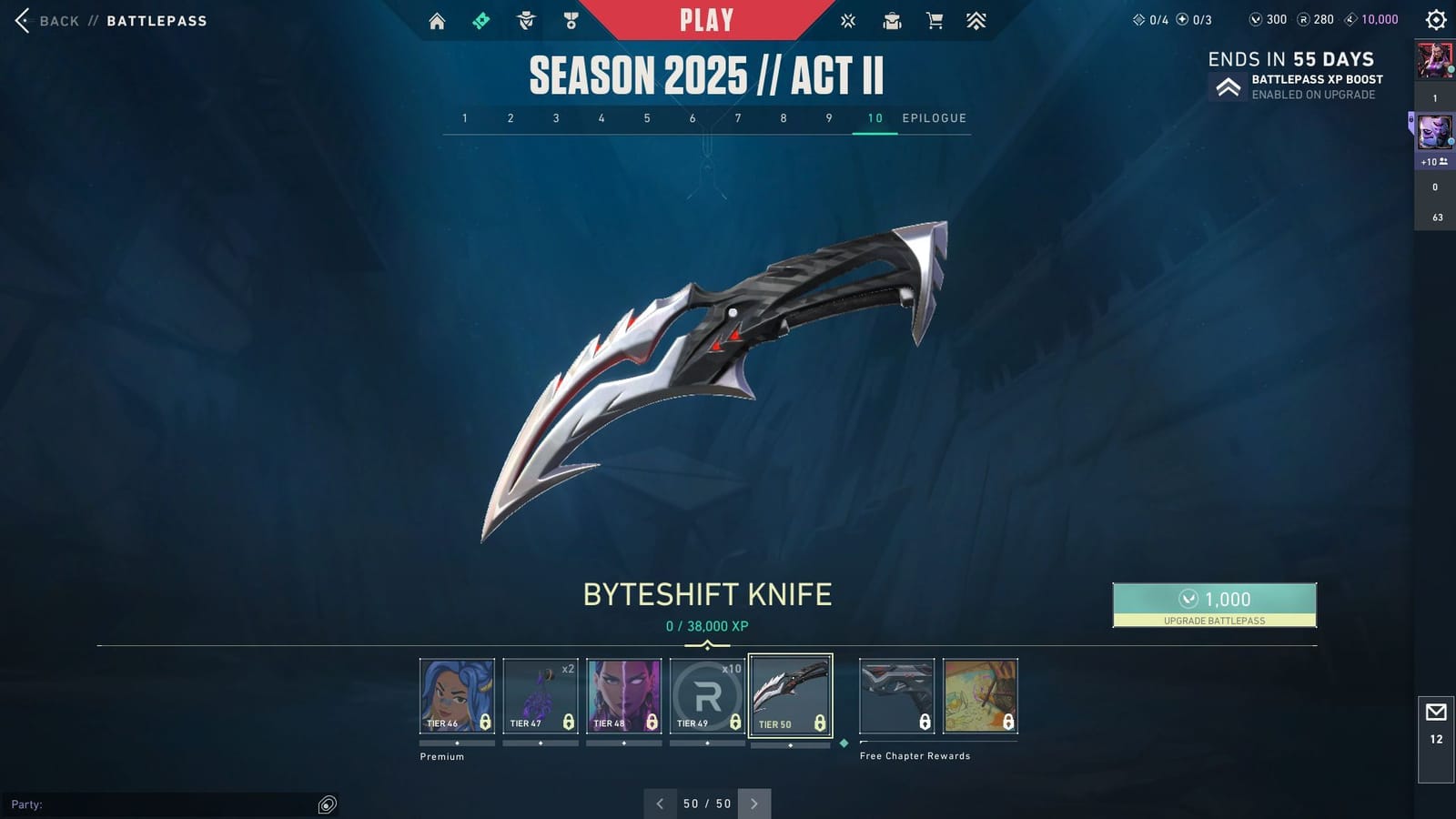Select chapter 1 tab
The width and height of the screenshot is (1456, 819).
tap(465, 117)
